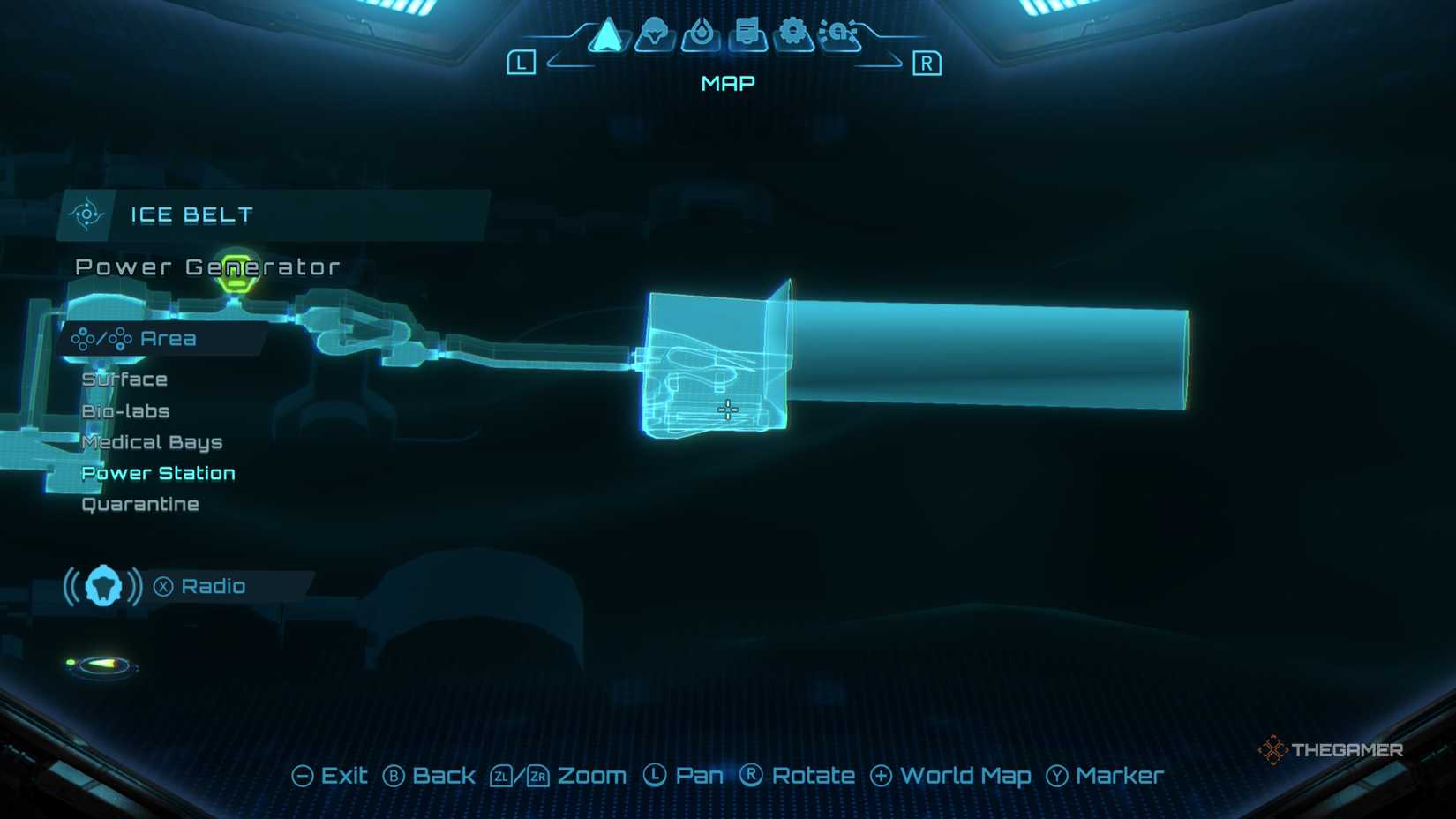Choose Power Station from the Area menu

pos(158,472)
